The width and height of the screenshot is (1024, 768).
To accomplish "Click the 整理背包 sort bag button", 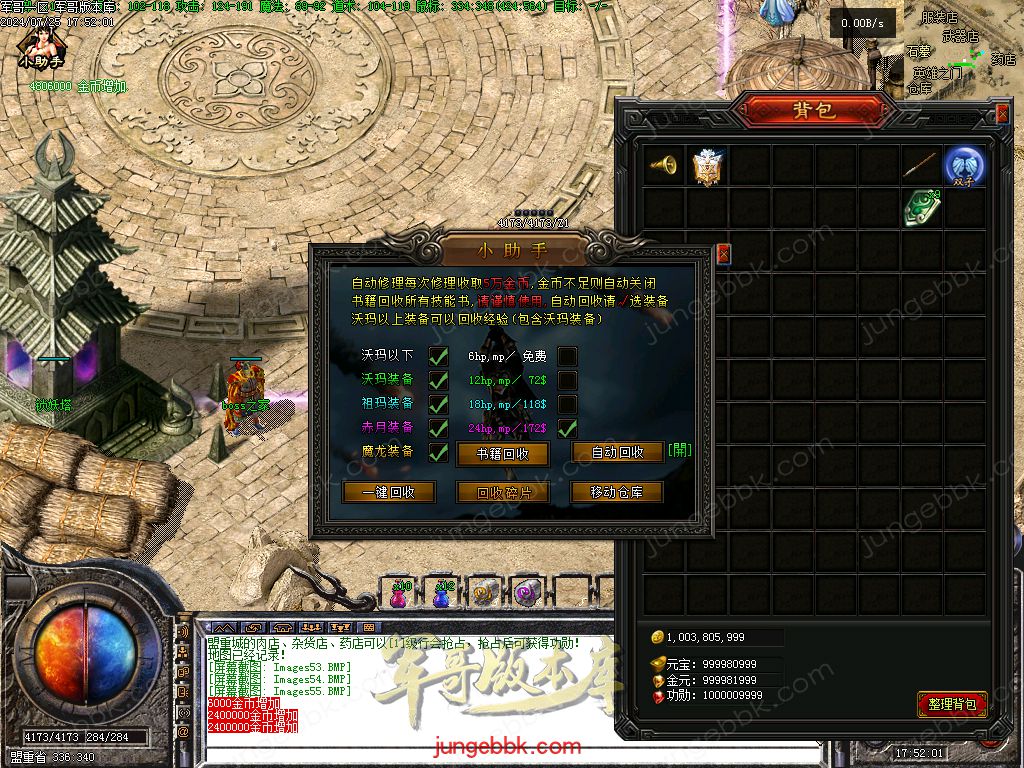I will 951,704.
